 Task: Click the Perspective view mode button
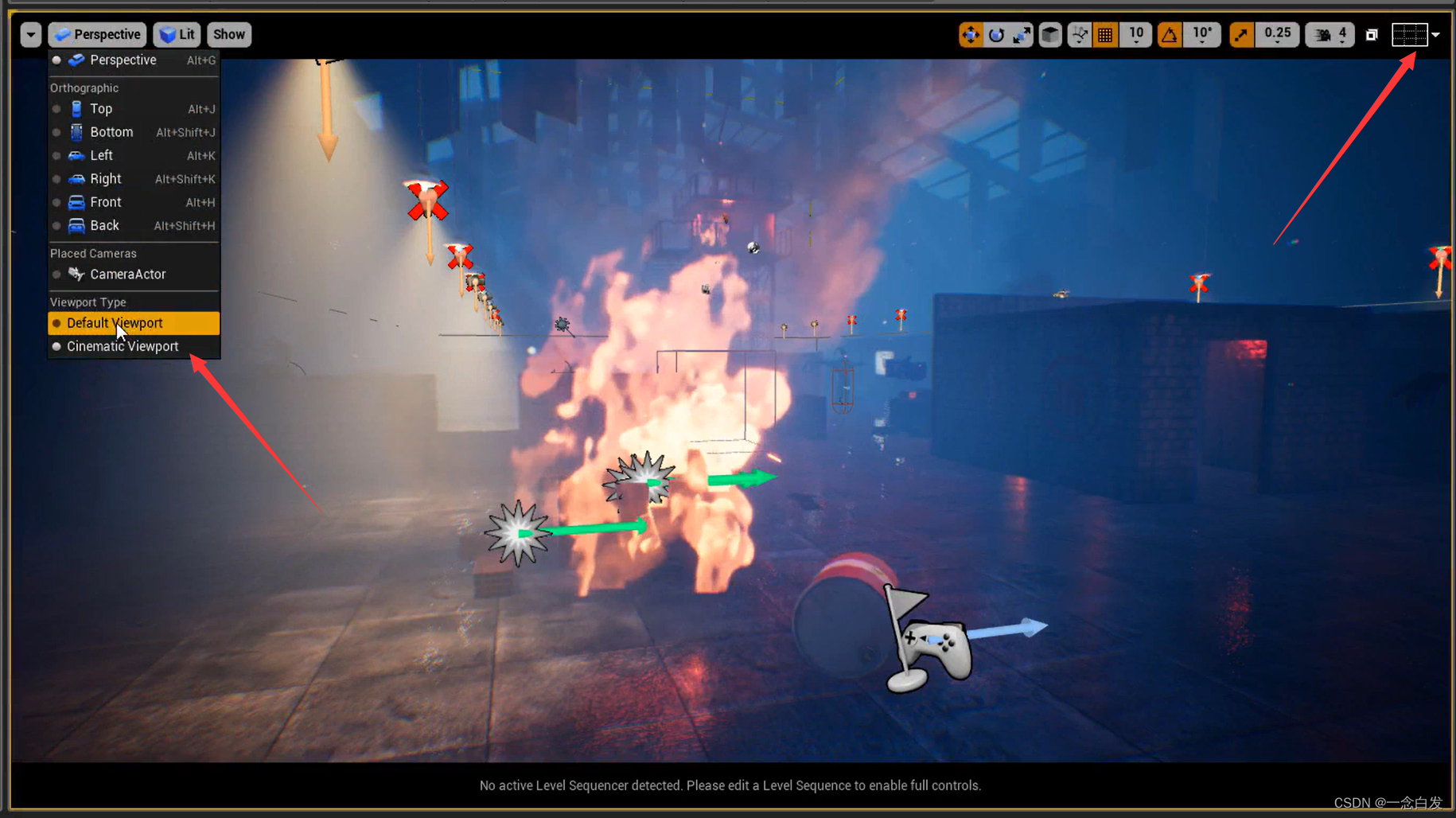tap(97, 34)
